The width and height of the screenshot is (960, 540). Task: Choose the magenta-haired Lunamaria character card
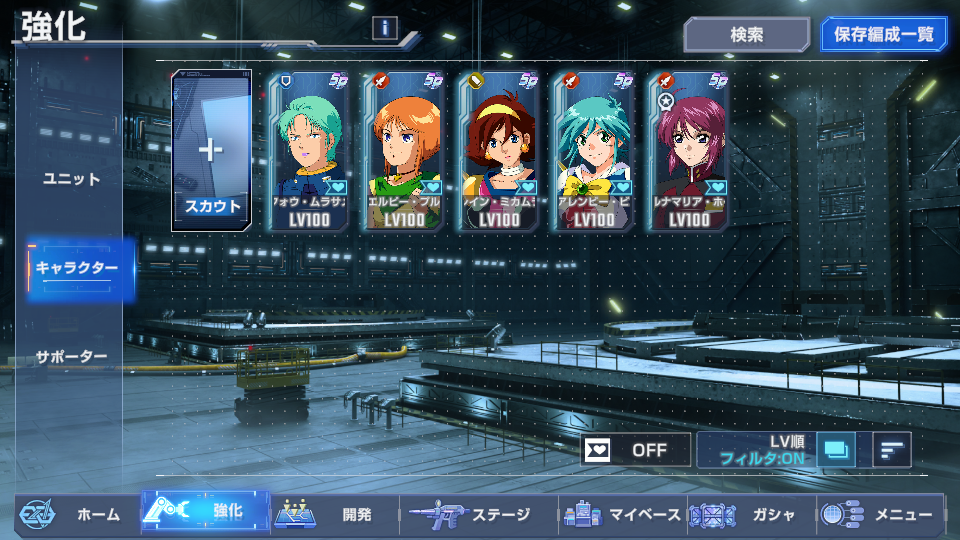point(689,150)
